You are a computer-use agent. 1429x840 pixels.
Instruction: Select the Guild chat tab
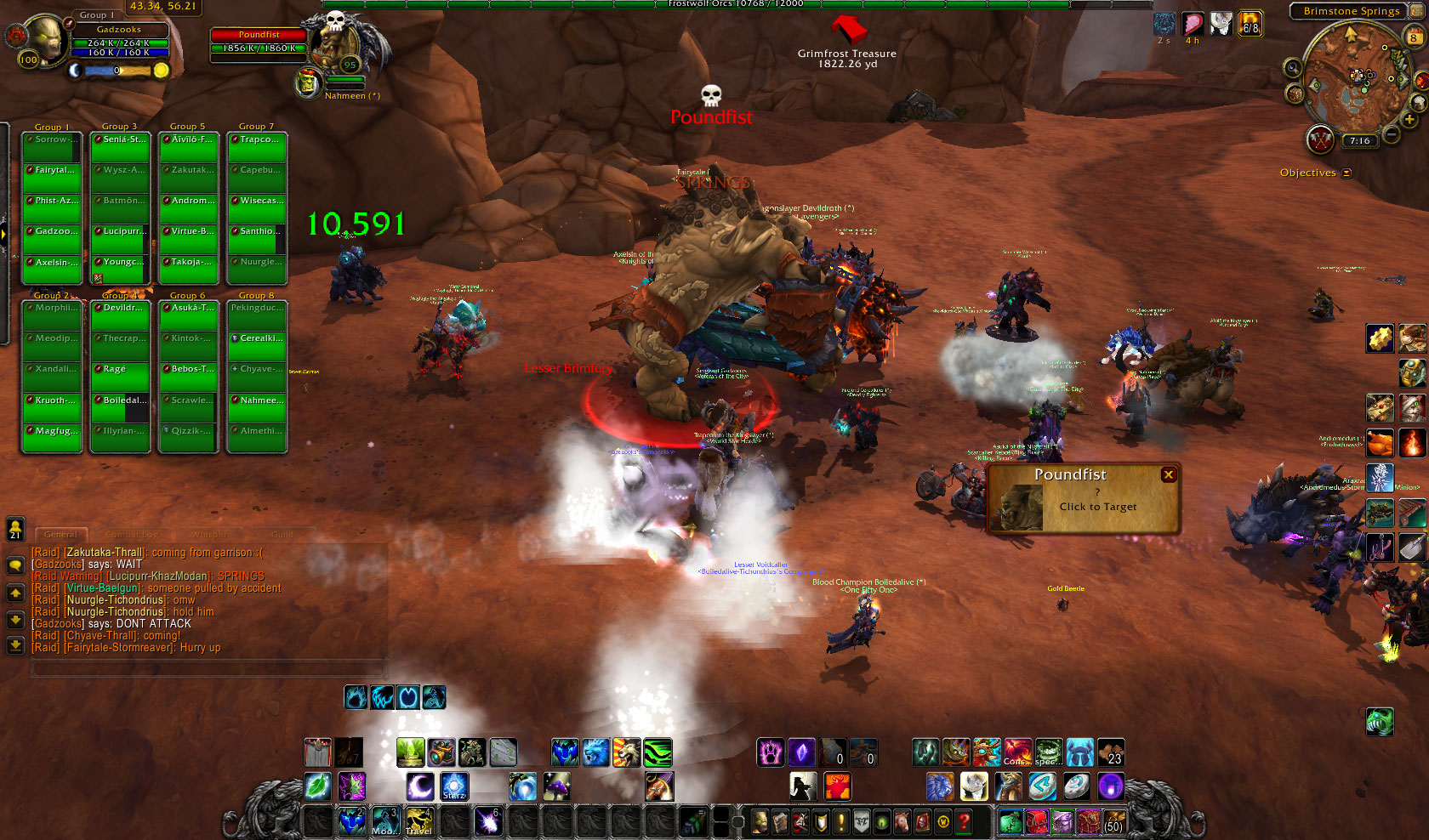coord(282,535)
